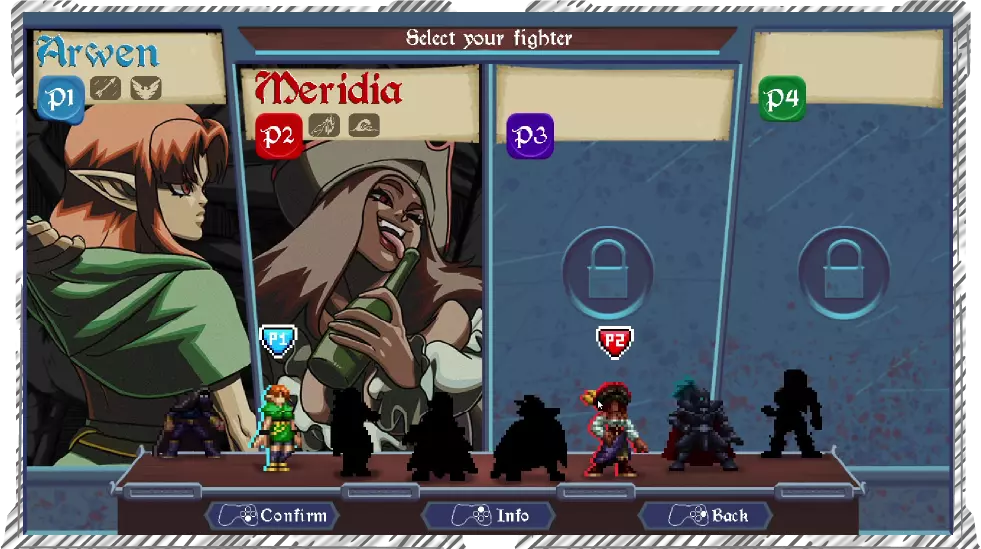Select the green P4 player badge

click(x=782, y=99)
